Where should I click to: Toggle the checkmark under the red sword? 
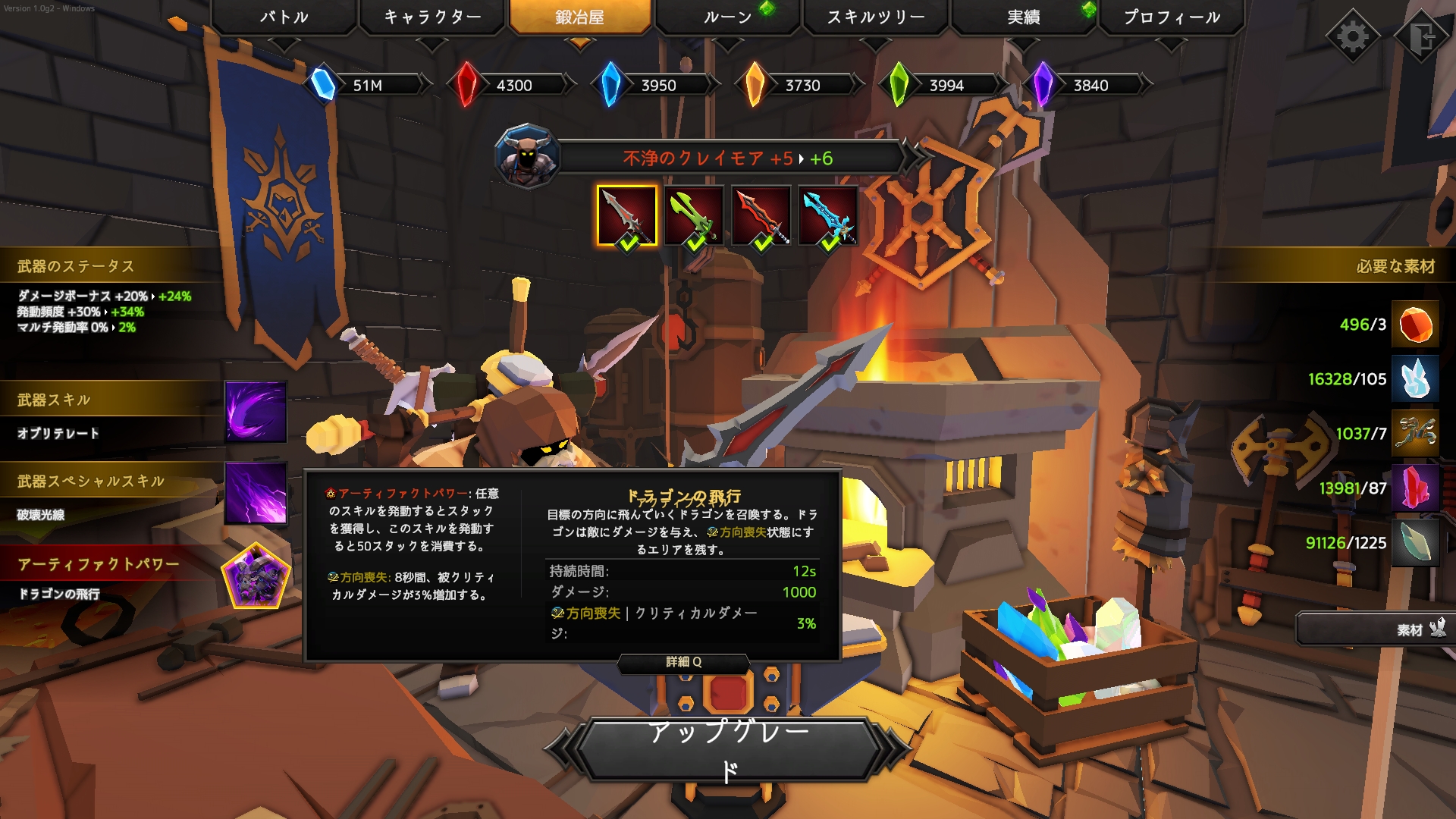click(x=762, y=244)
